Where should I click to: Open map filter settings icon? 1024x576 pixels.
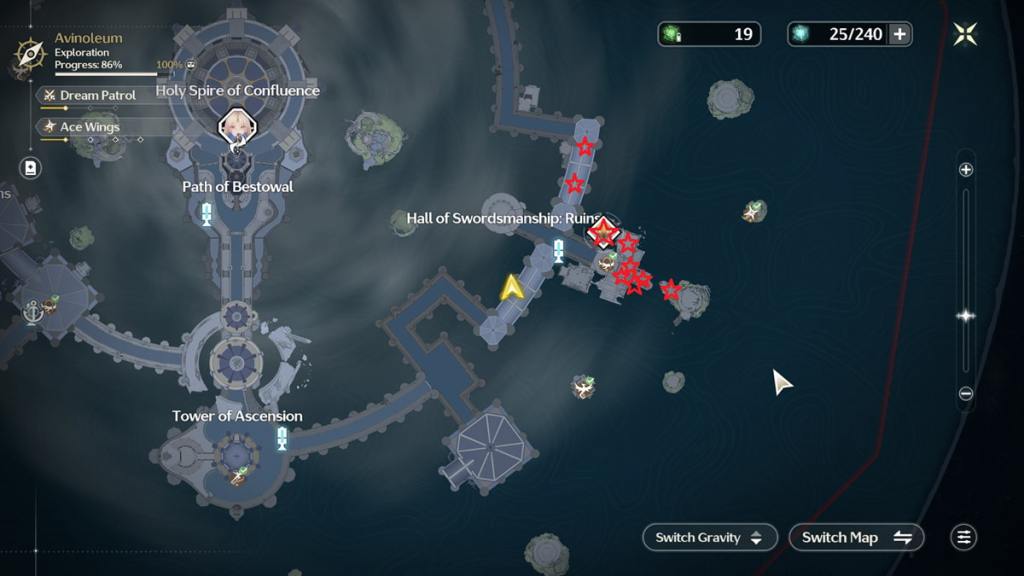tap(963, 537)
